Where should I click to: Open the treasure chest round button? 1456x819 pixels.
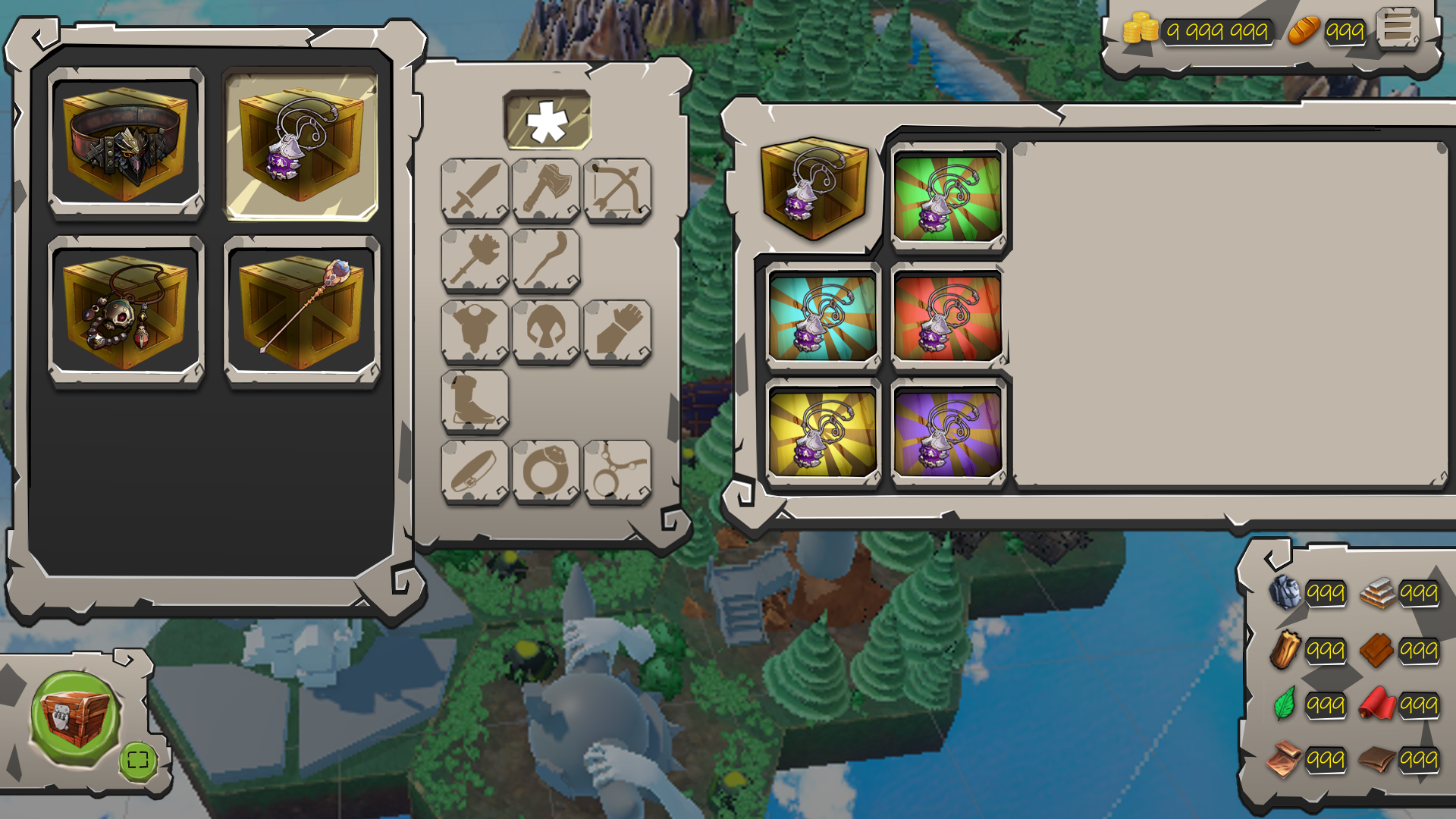click(74, 717)
